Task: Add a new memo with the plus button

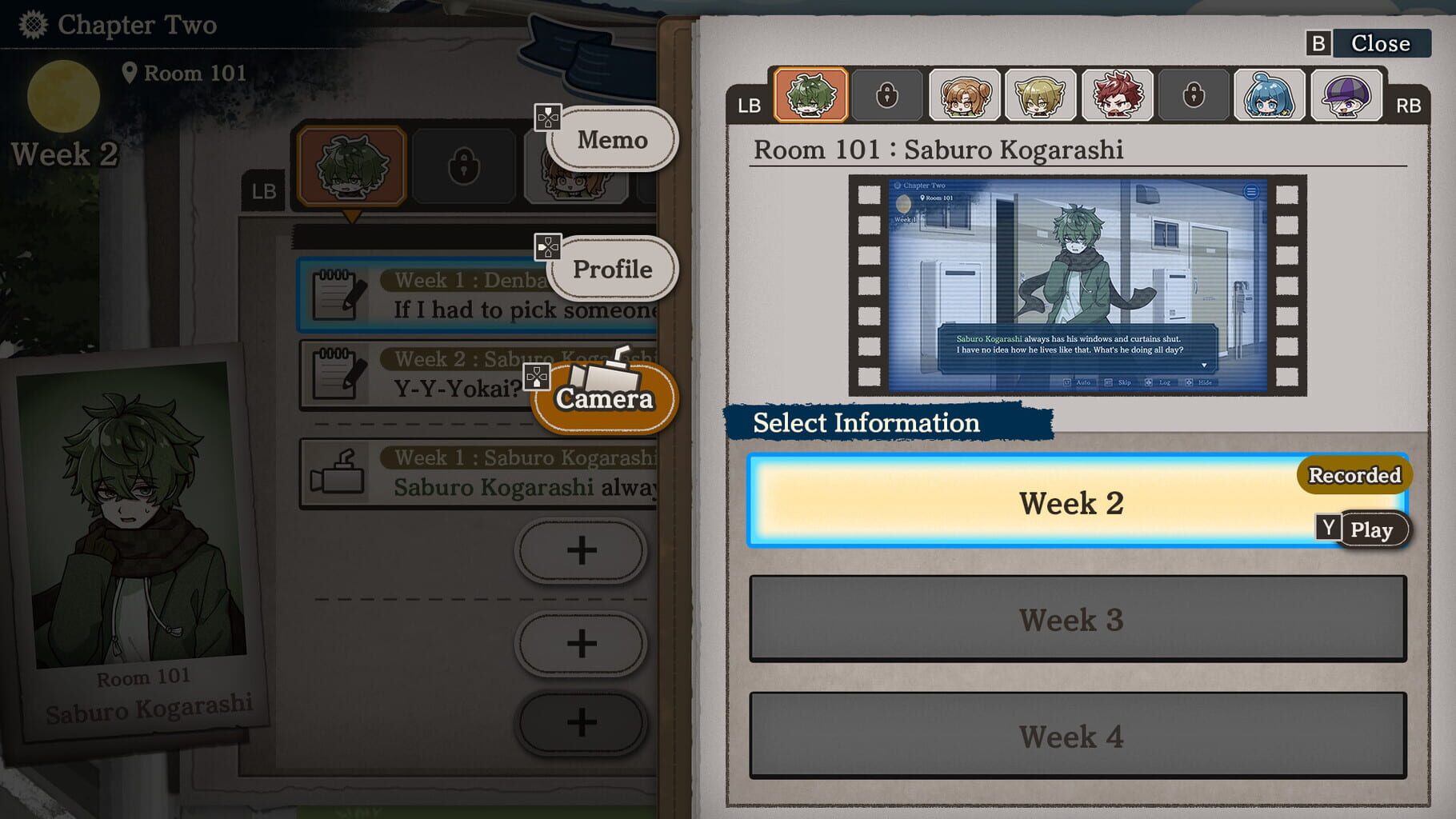Action: [582, 551]
